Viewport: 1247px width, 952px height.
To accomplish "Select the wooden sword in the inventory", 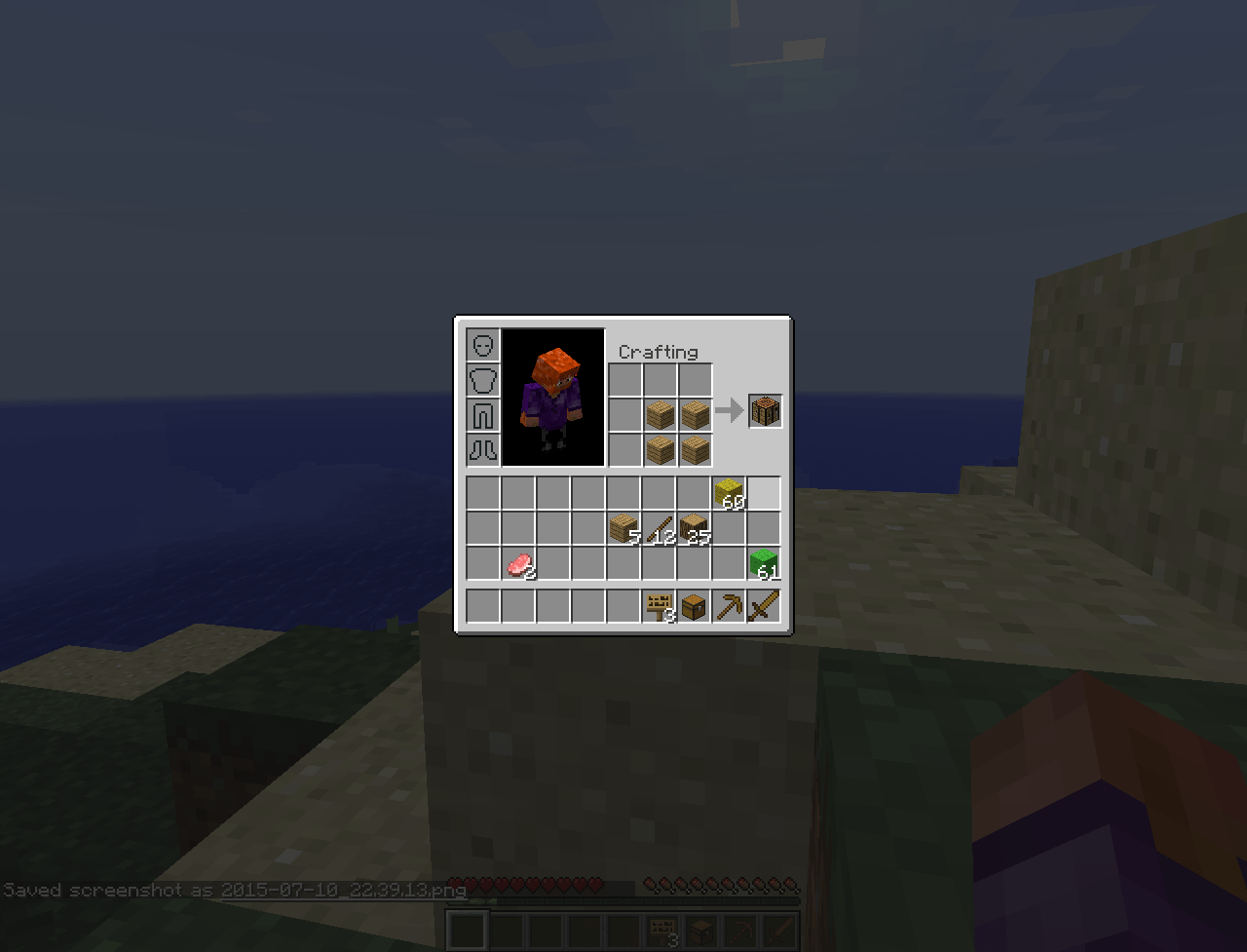I will (x=765, y=606).
